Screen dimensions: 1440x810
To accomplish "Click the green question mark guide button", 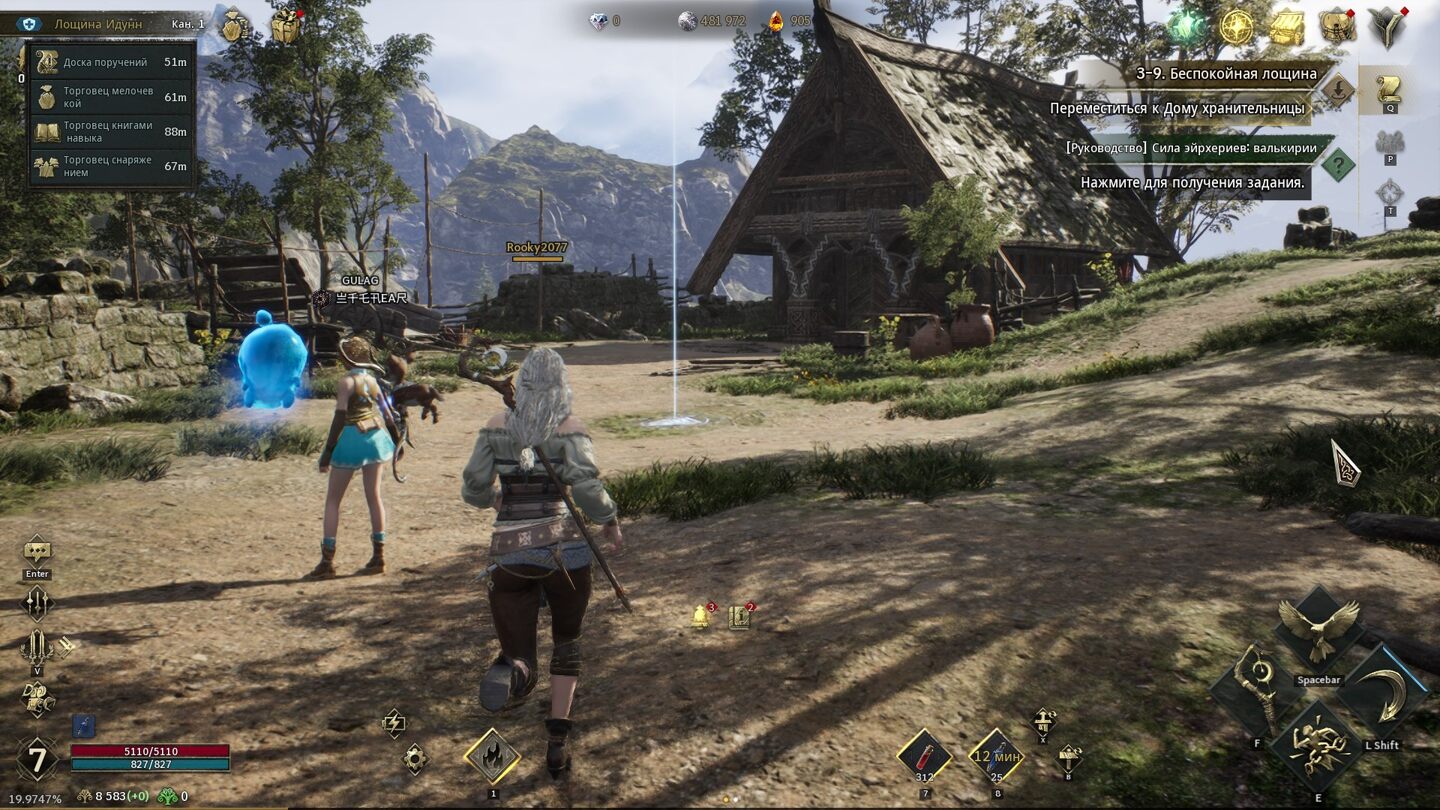I will (x=1338, y=164).
